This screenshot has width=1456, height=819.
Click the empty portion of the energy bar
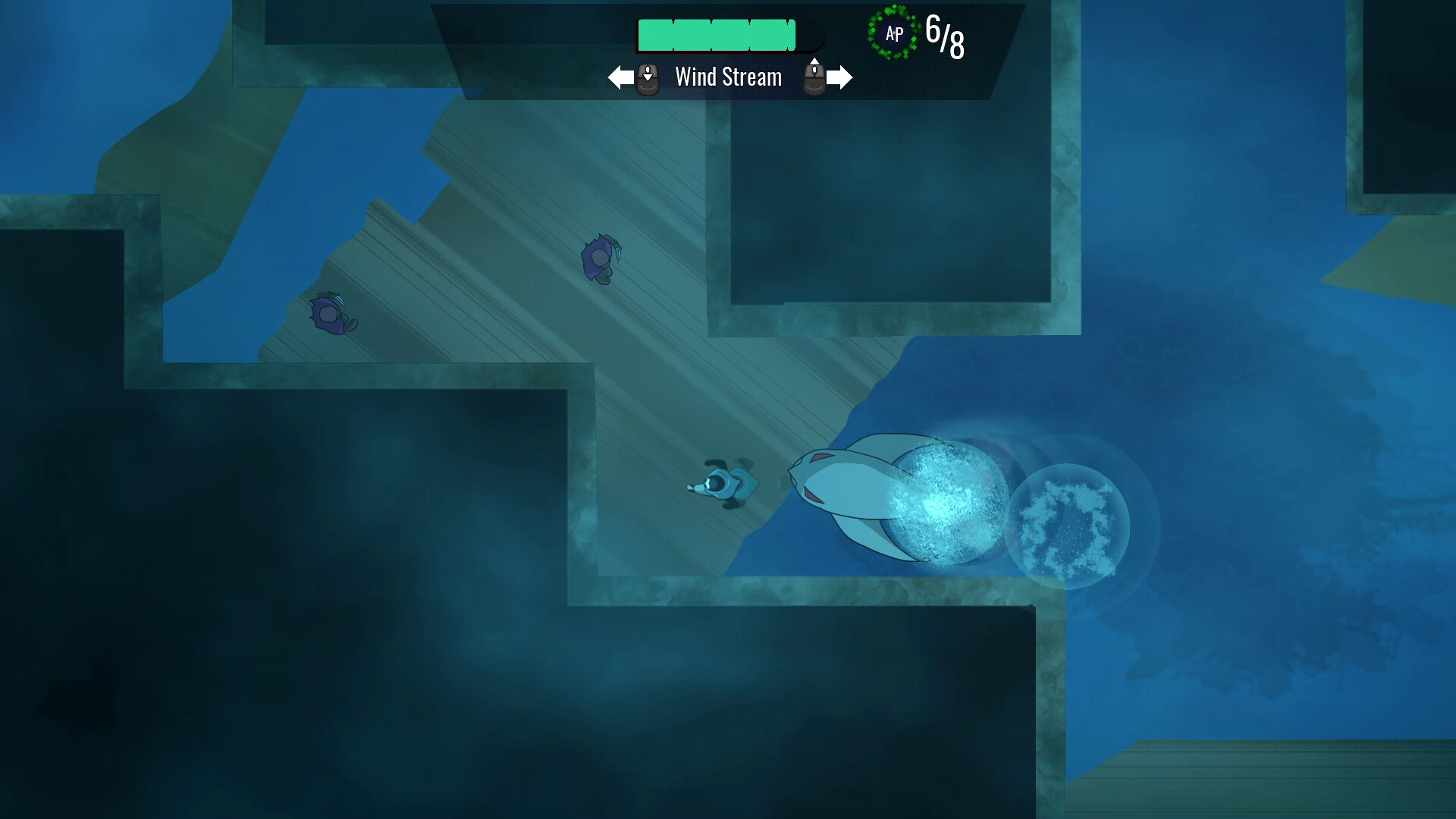click(811, 35)
